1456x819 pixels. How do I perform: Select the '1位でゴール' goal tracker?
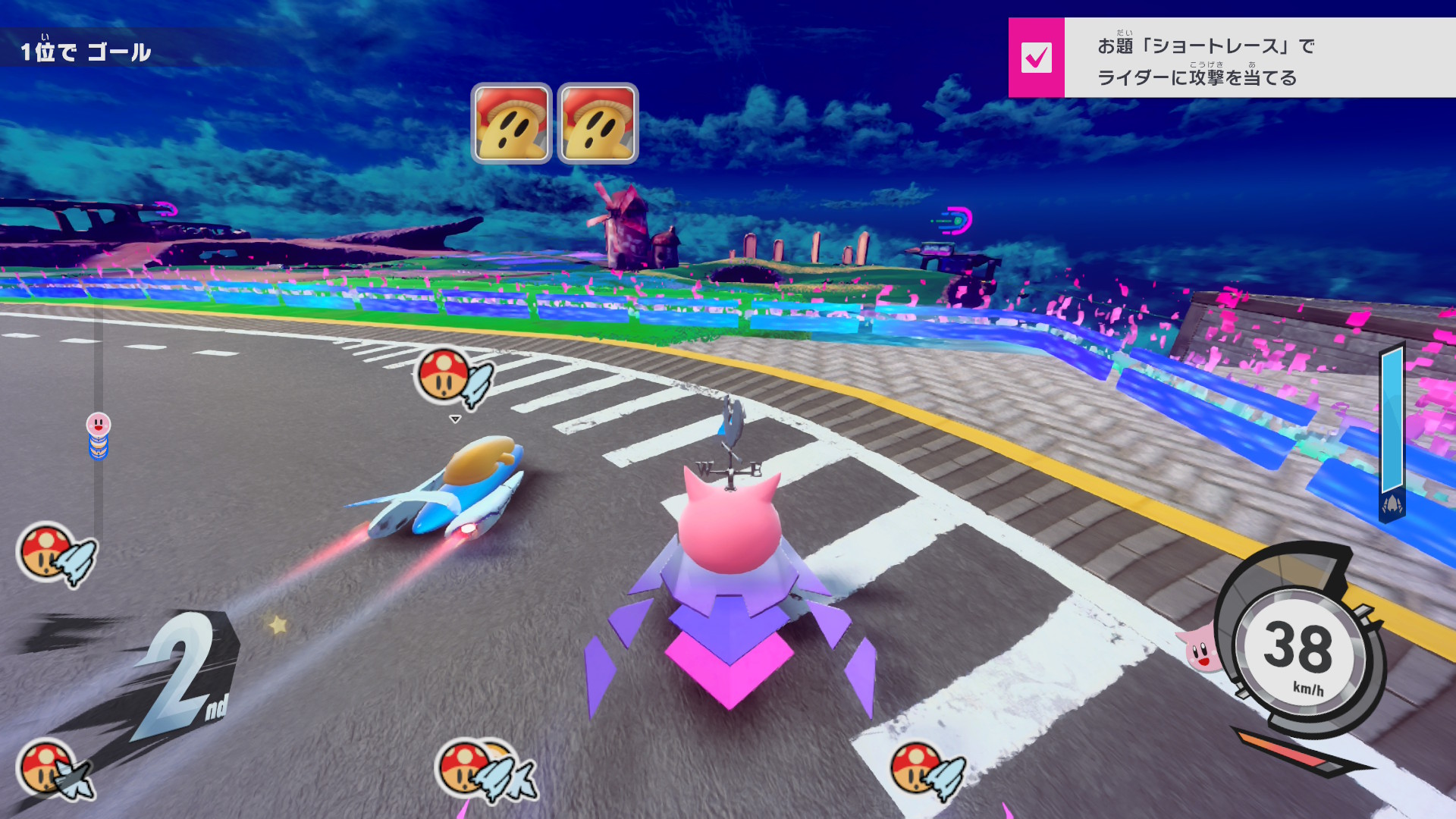click(x=86, y=52)
